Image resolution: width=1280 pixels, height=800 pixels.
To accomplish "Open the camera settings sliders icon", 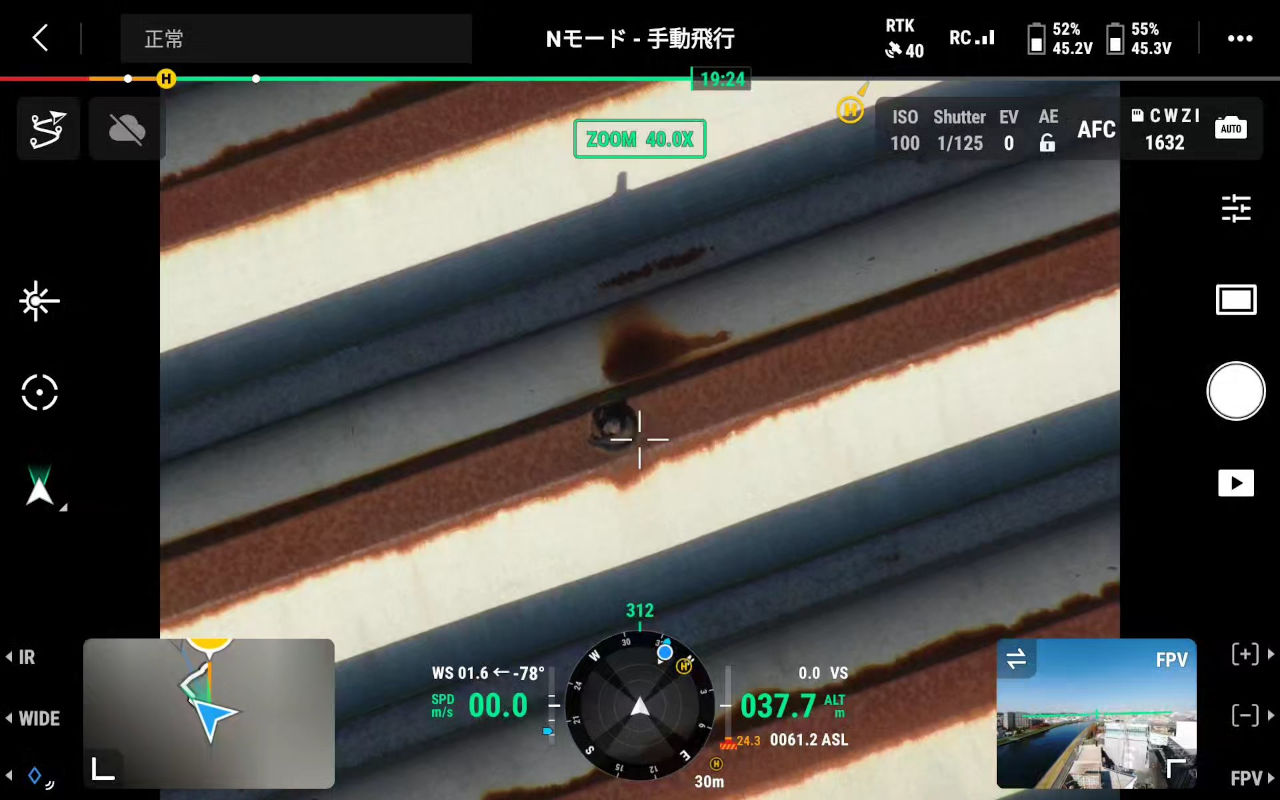I will pos(1236,208).
